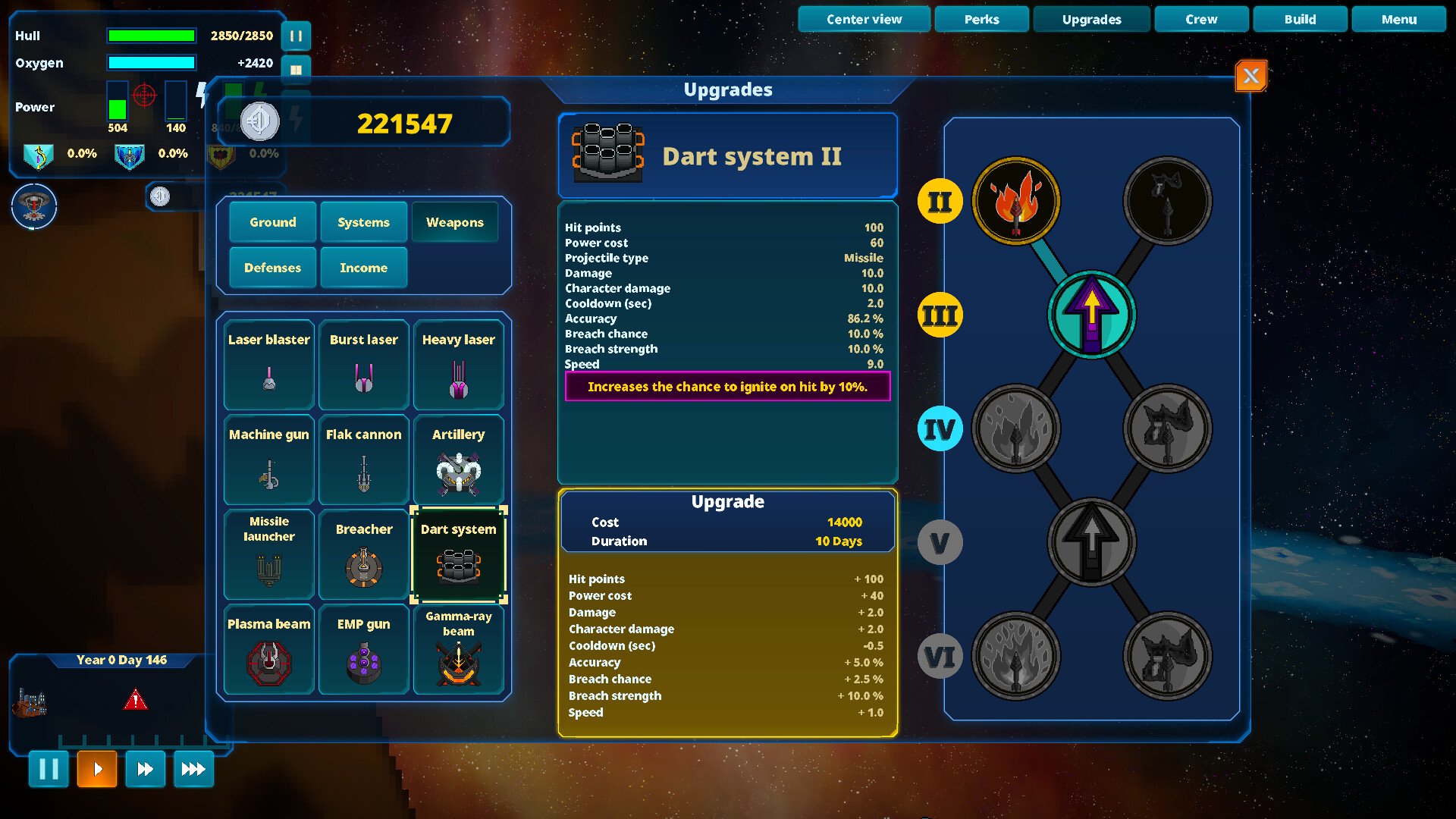Activate the fastest game speed control
Screen dimensions: 1456x819
[x=193, y=769]
